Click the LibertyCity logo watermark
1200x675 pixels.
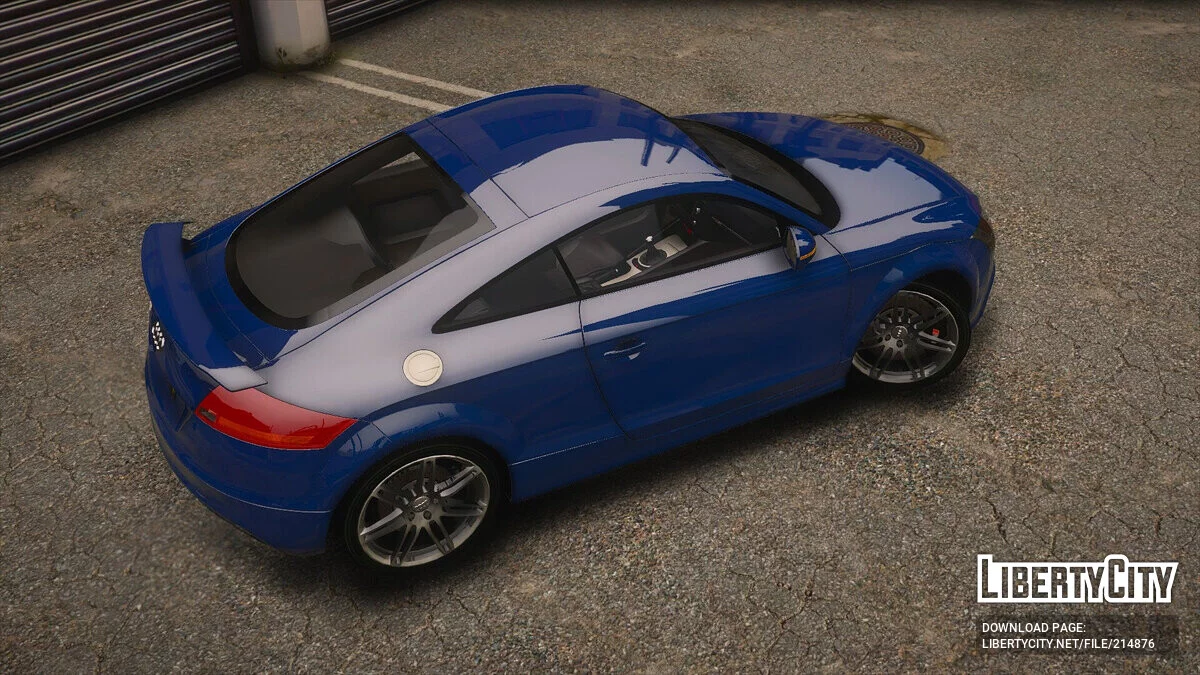[1077, 579]
